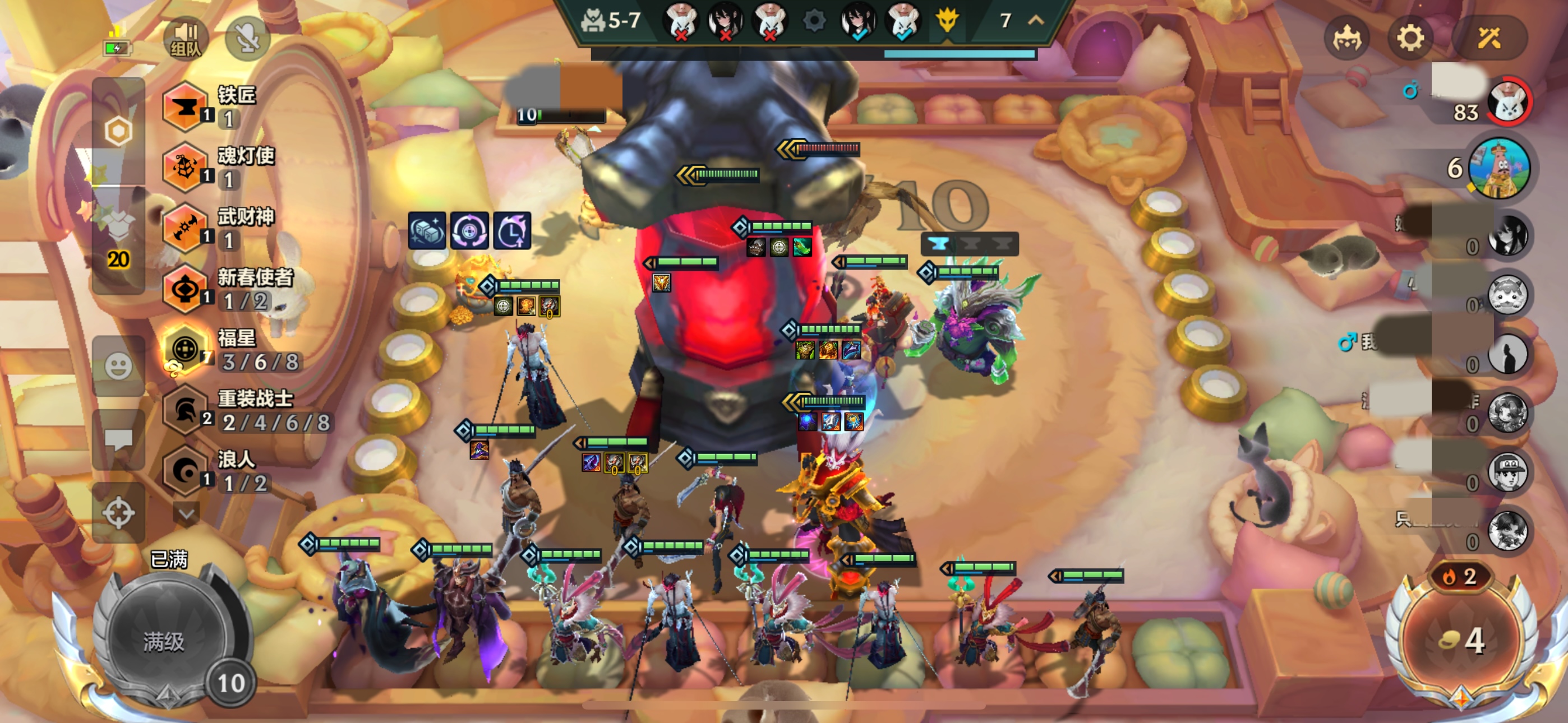Expand the stage 5-7 round tracker arrow
This screenshot has height=723, width=1568.
(1036, 21)
